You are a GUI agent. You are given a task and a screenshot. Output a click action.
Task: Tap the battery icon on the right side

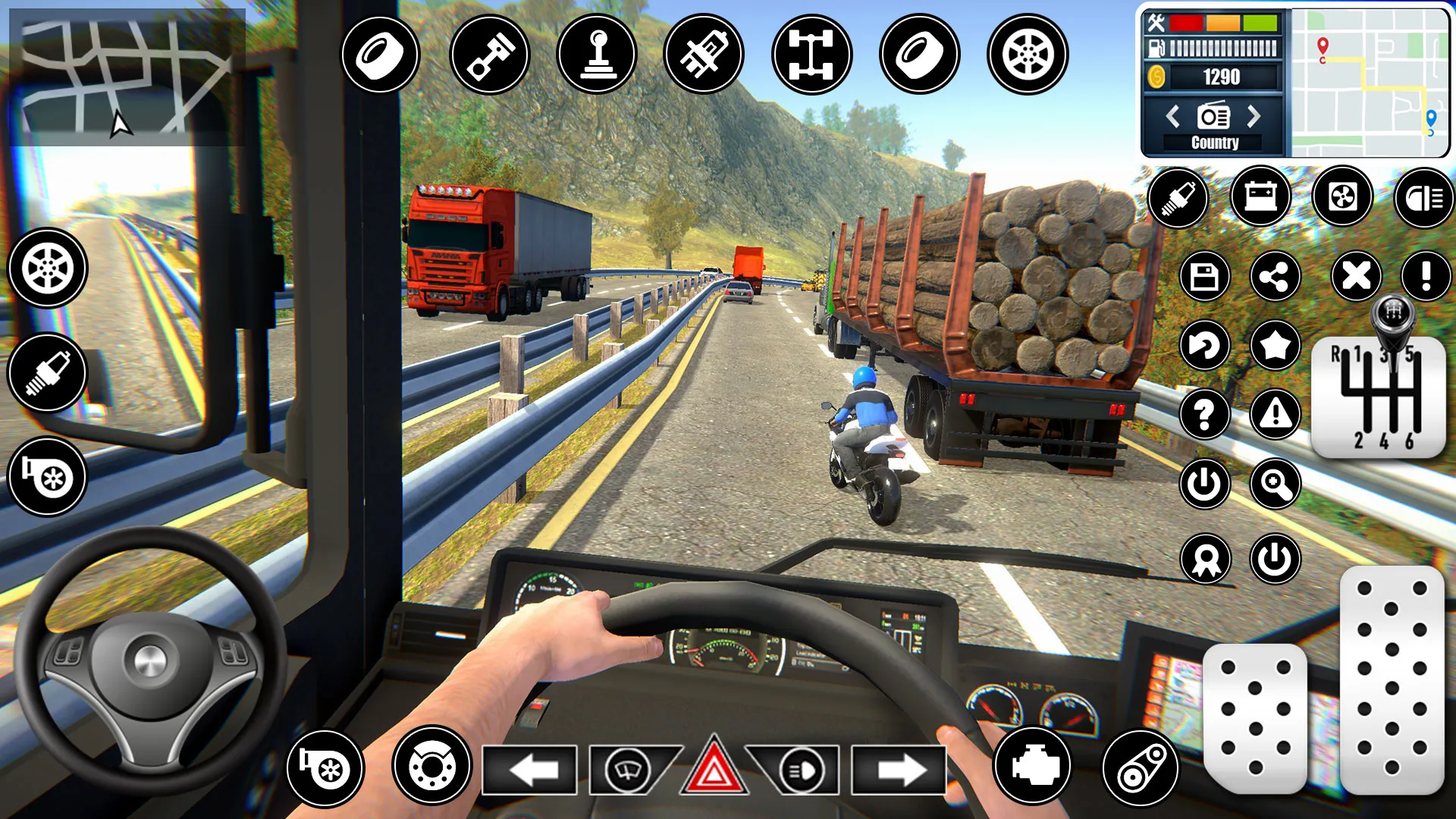click(1261, 198)
